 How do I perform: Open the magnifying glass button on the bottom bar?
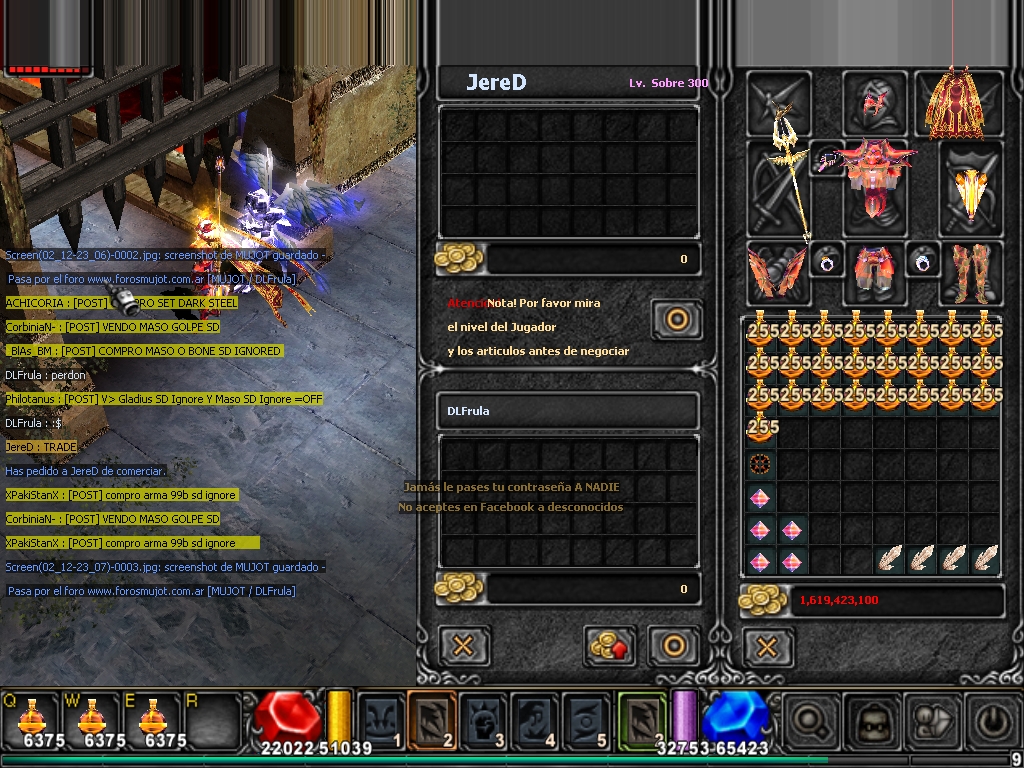[807, 719]
